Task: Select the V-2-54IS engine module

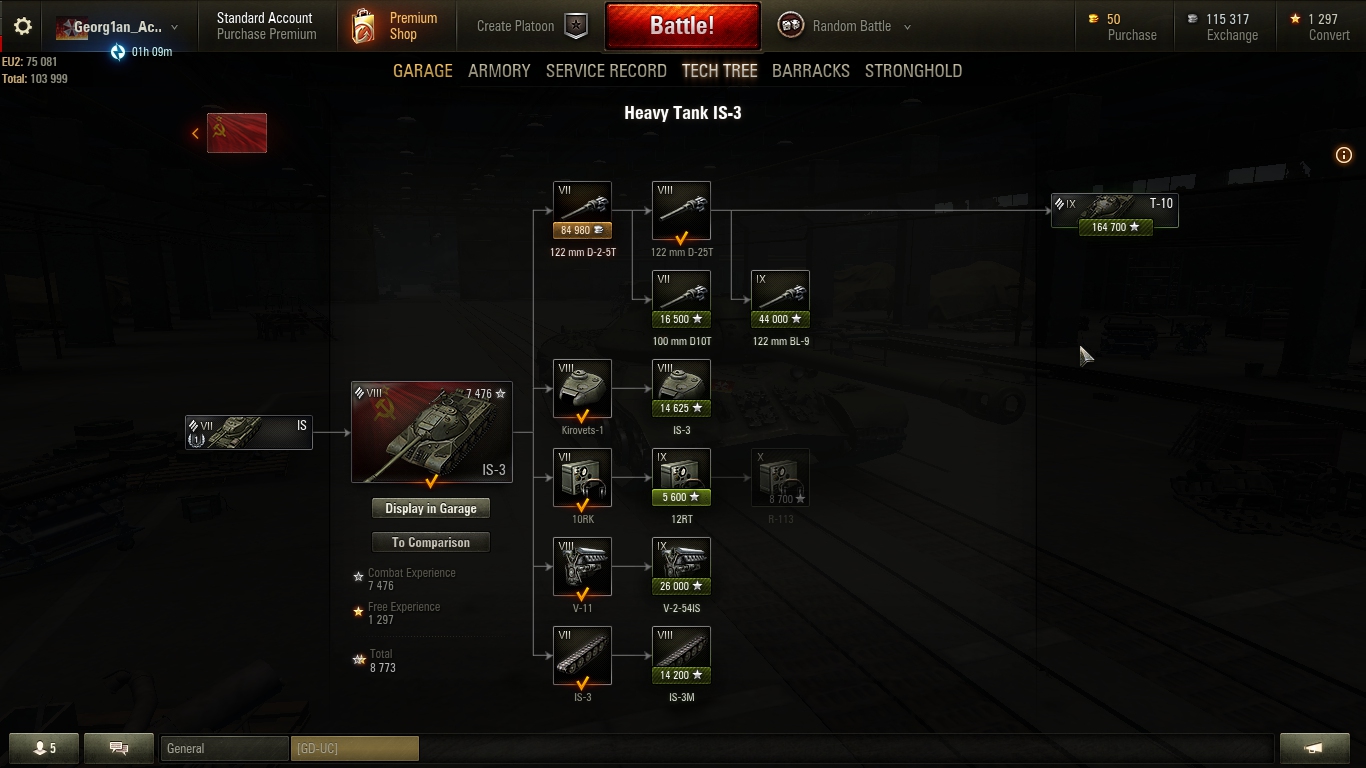Action: point(681,566)
